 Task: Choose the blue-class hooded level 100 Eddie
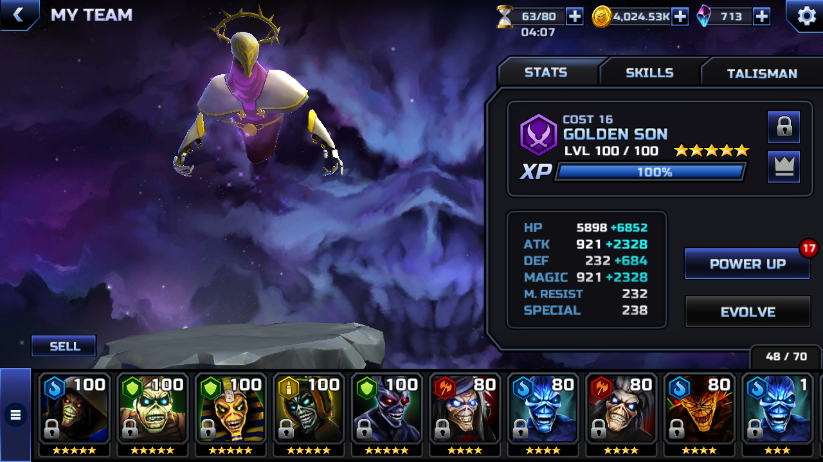tap(75, 412)
